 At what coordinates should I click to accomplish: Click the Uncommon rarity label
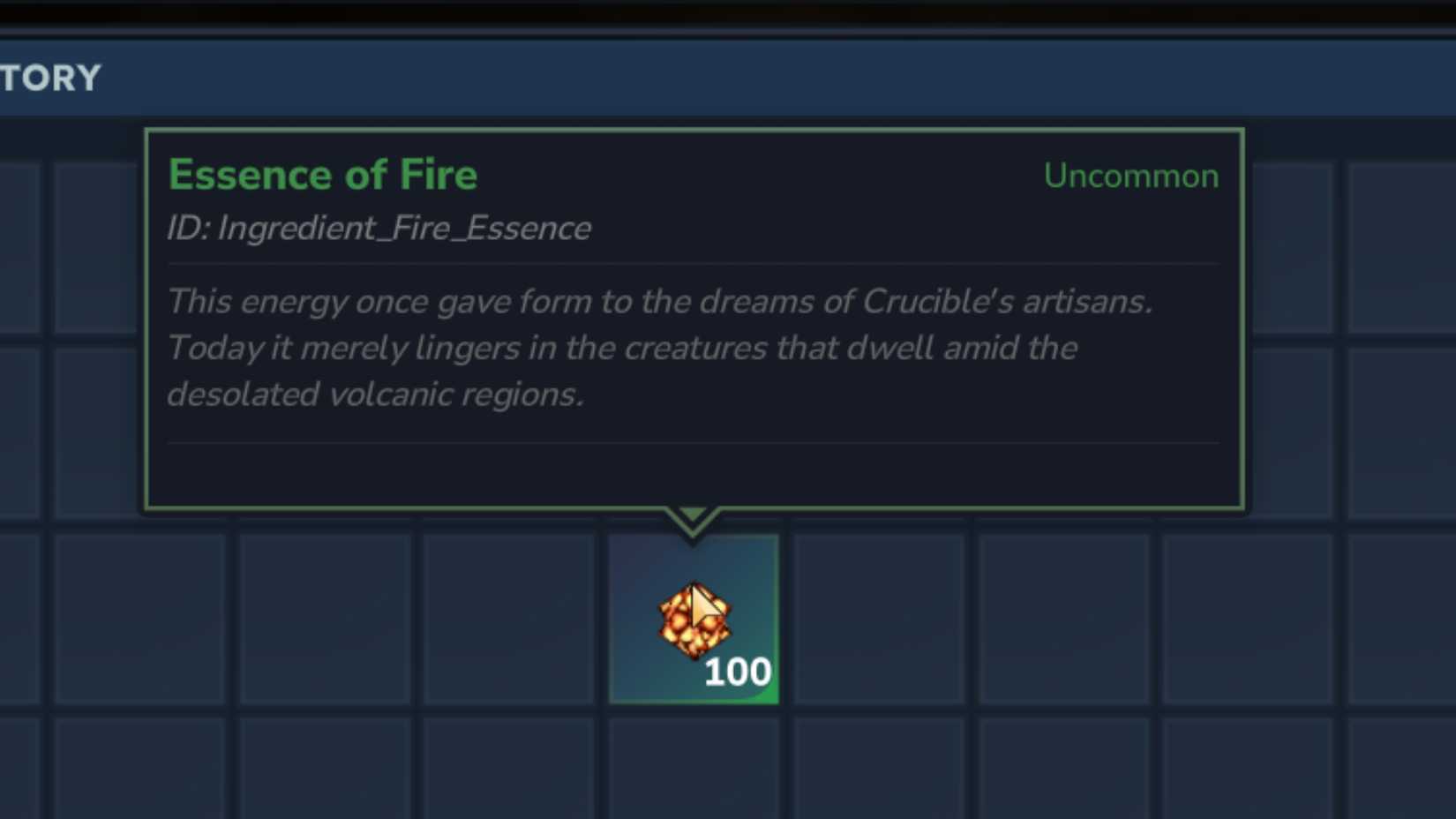pyautogui.click(x=1130, y=176)
